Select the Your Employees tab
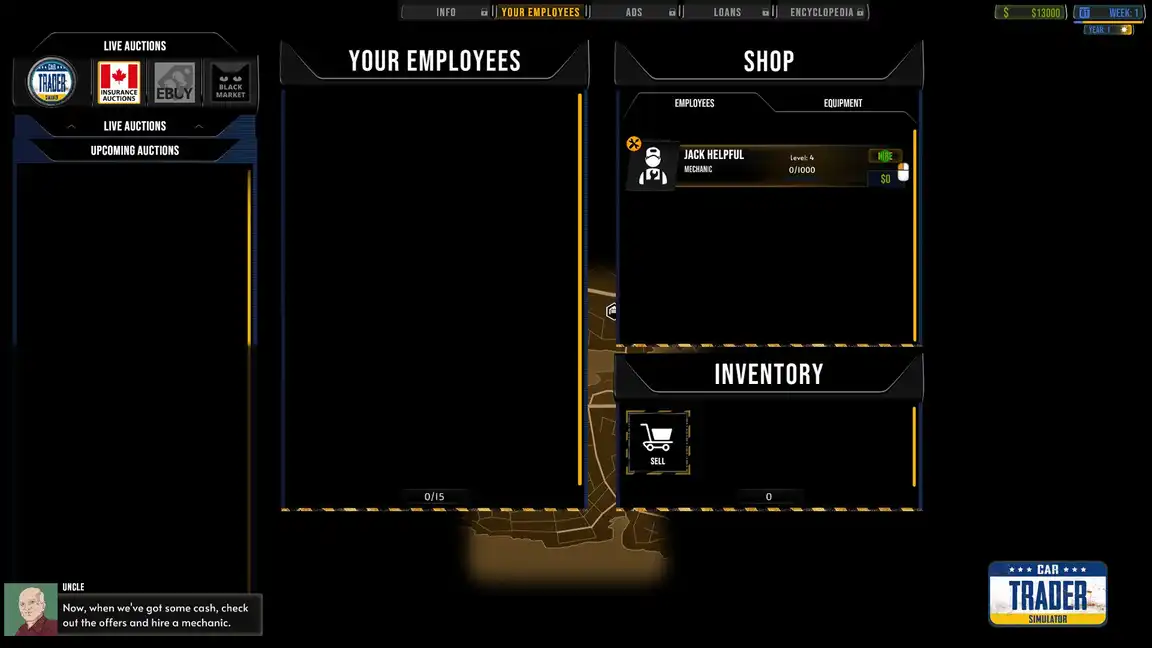 click(540, 12)
